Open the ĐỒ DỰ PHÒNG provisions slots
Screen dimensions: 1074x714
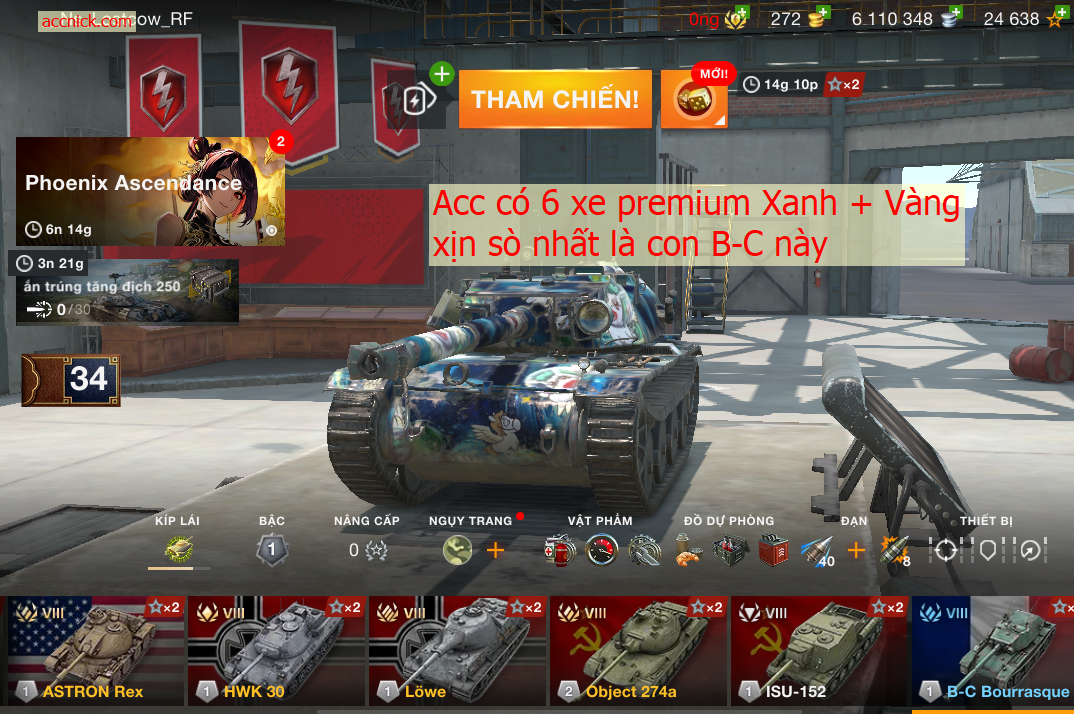(x=729, y=549)
